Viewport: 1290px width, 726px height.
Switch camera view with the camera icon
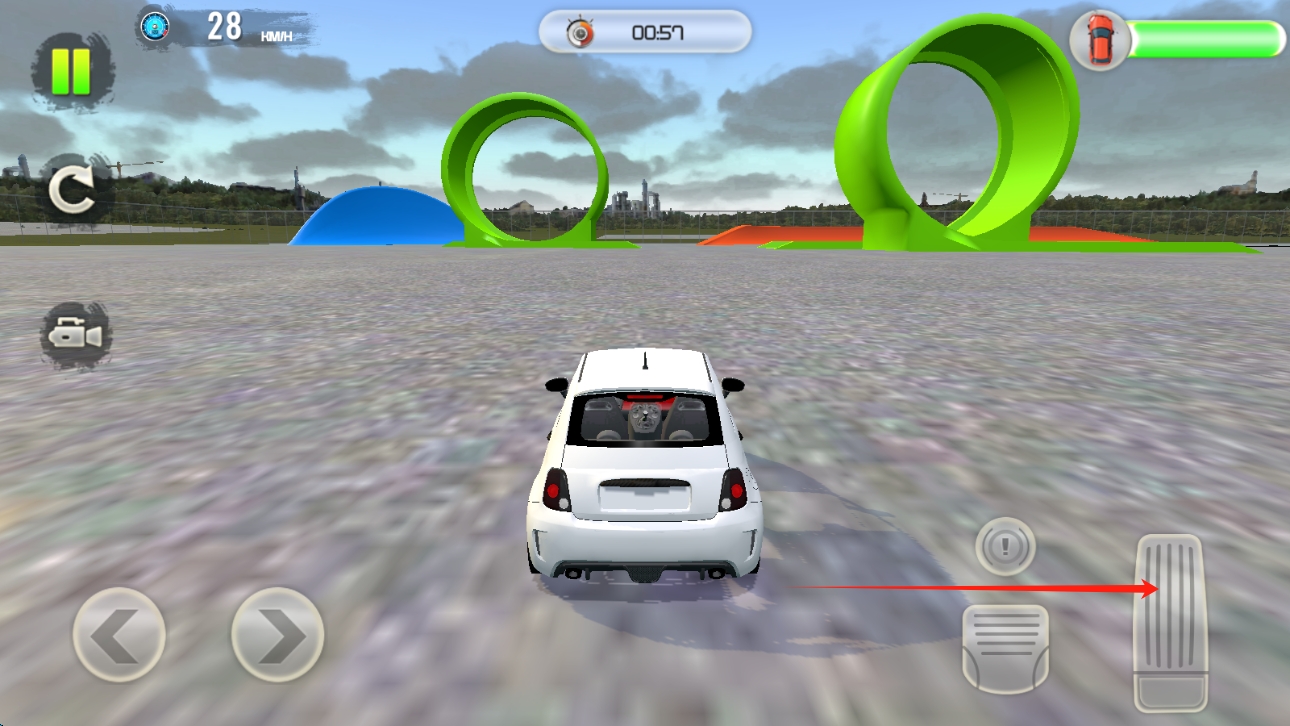pos(76,335)
